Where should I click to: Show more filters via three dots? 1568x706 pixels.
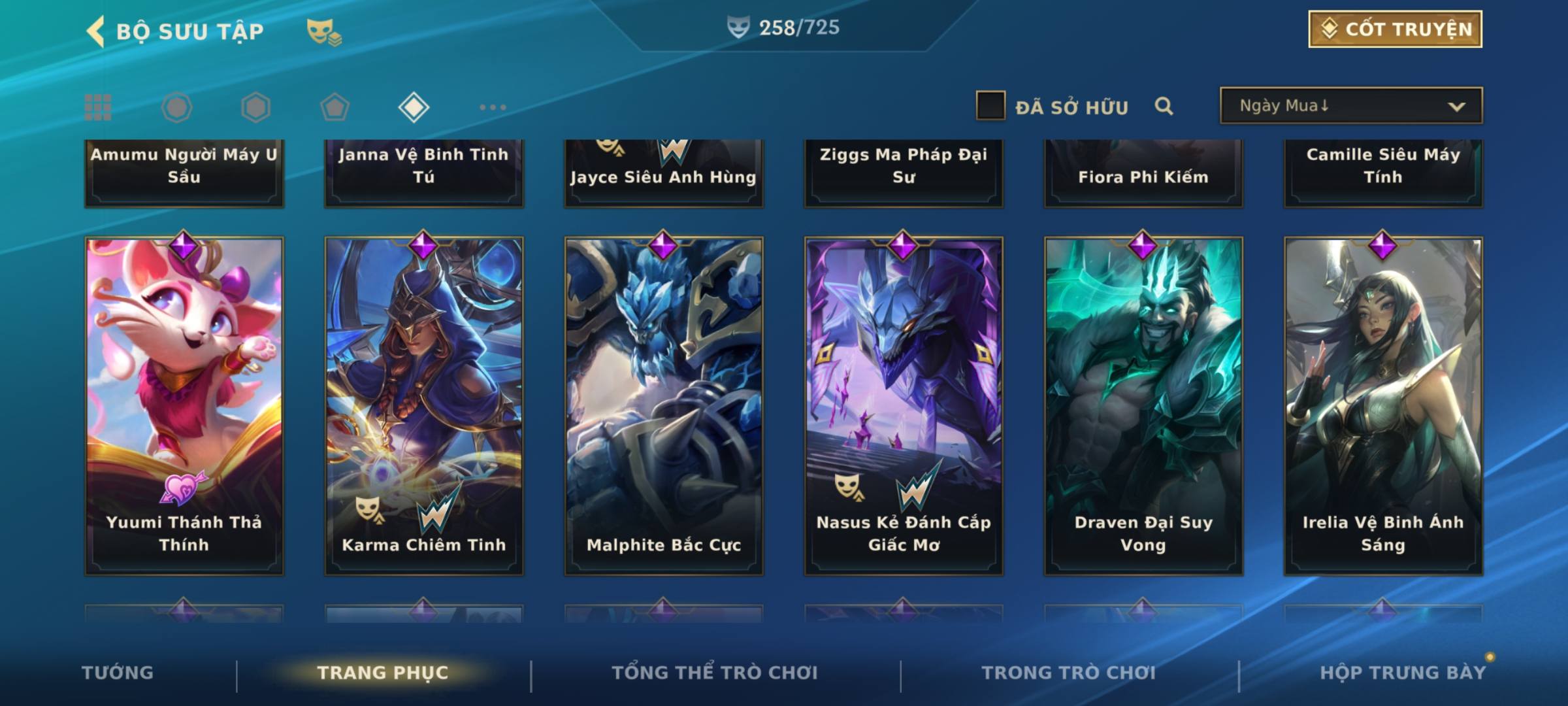point(493,107)
